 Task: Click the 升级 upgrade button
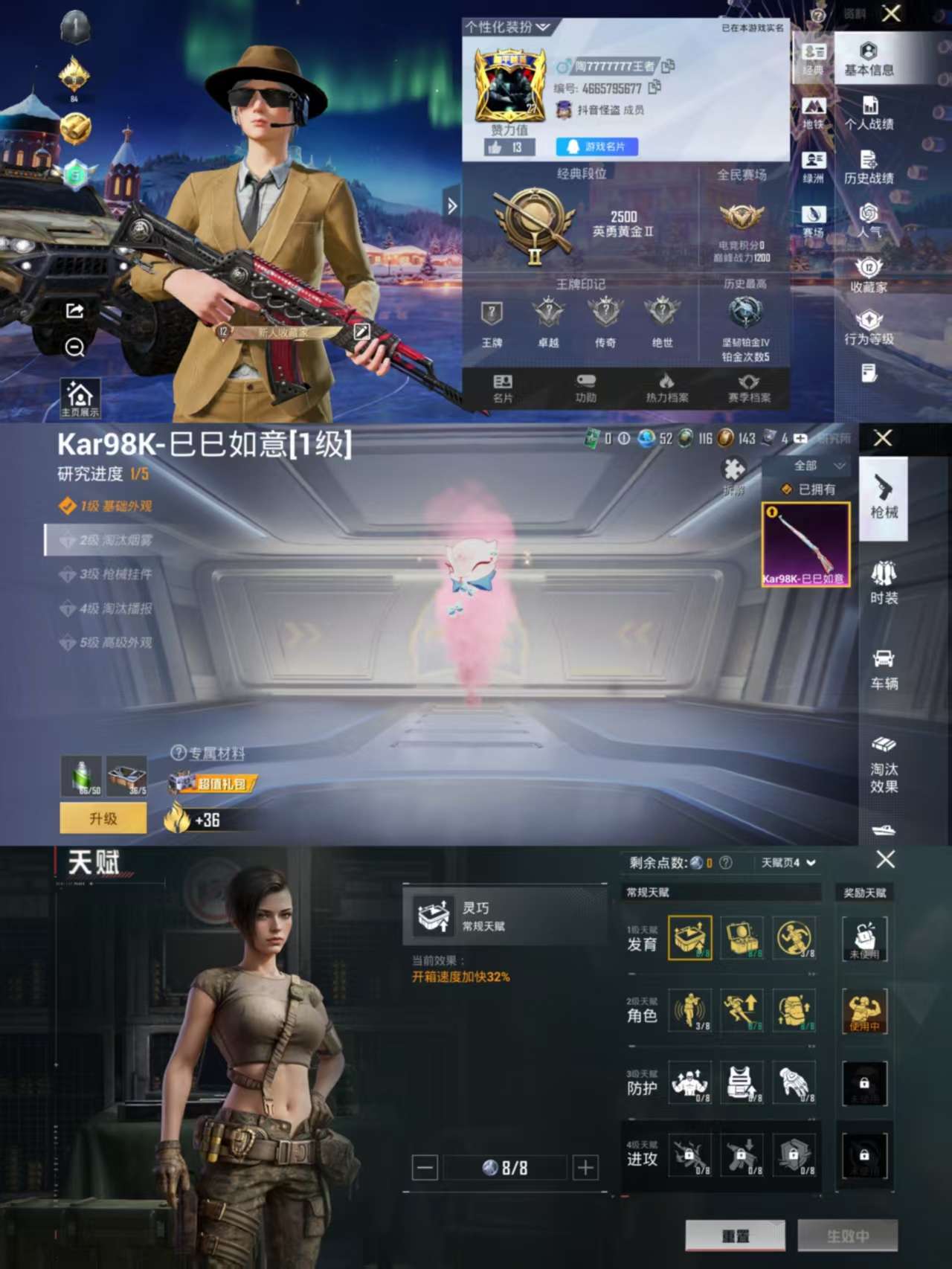tap(103, 817)
